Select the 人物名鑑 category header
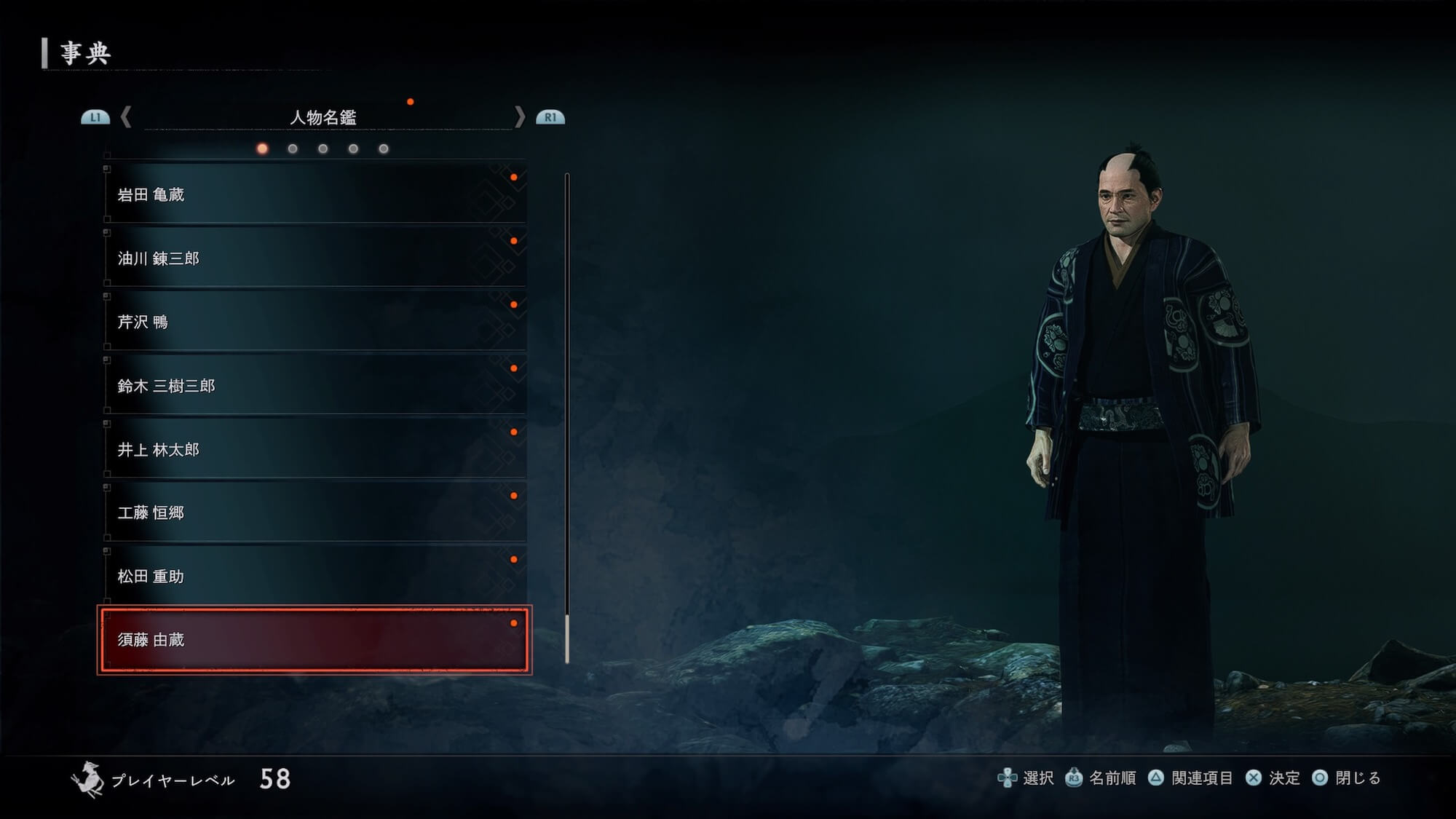This screenshot has width=1456, height=819. [x=323, y=117]
